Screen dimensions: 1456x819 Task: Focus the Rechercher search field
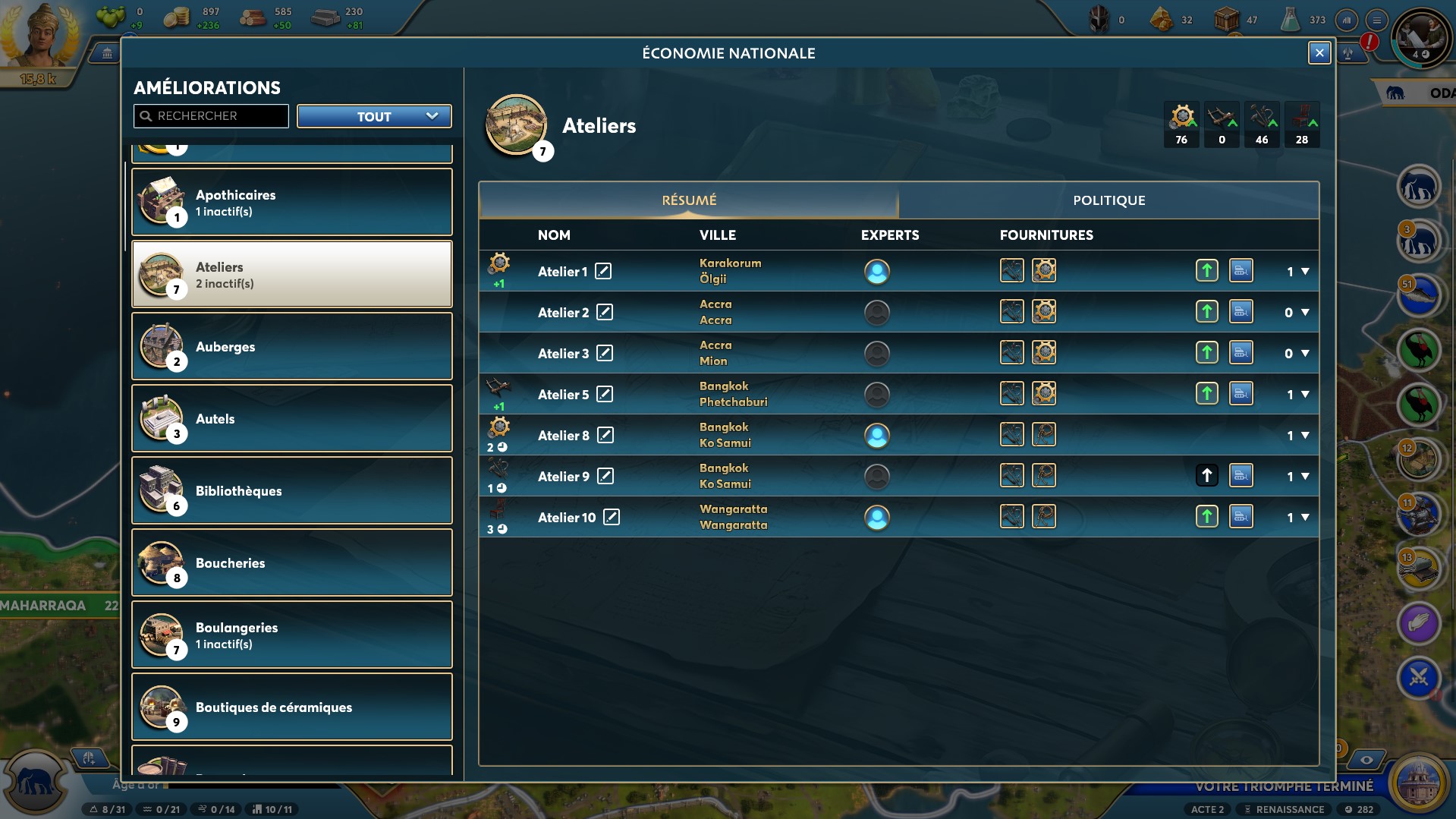[x=212, y=116]
